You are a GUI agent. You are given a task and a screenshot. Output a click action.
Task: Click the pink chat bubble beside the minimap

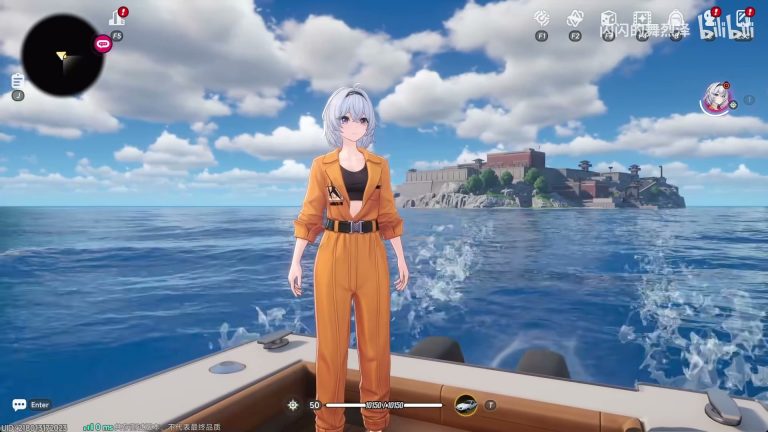coord(102,43)
